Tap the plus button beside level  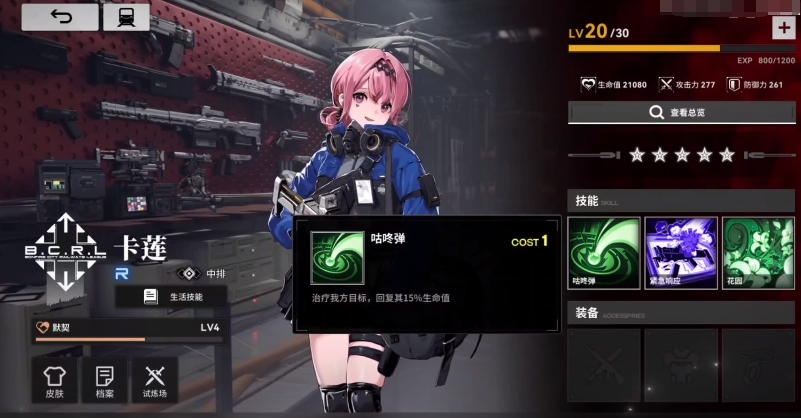click(x=783, y=28)
